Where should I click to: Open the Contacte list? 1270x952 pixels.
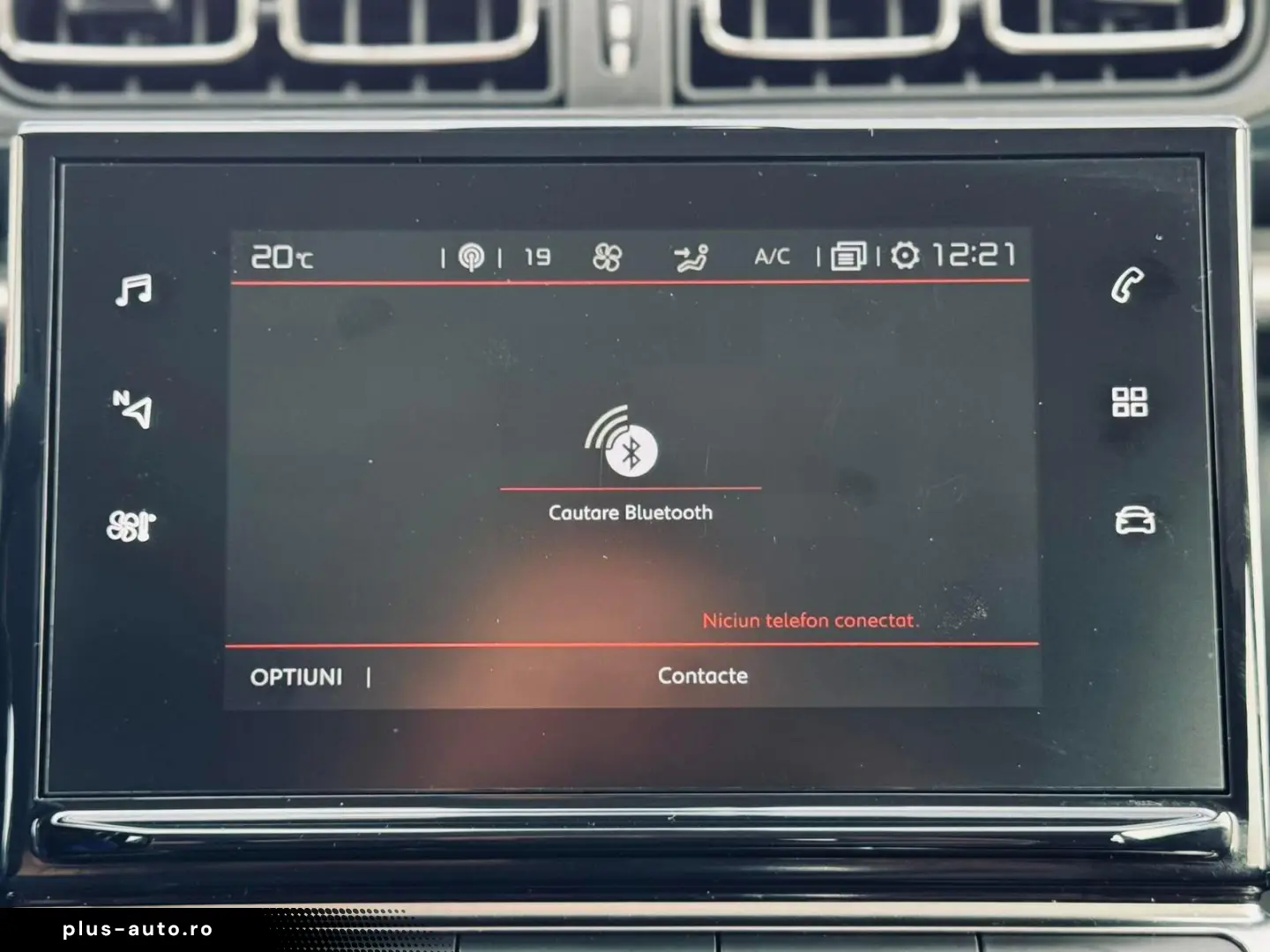(x=703, y=676)
